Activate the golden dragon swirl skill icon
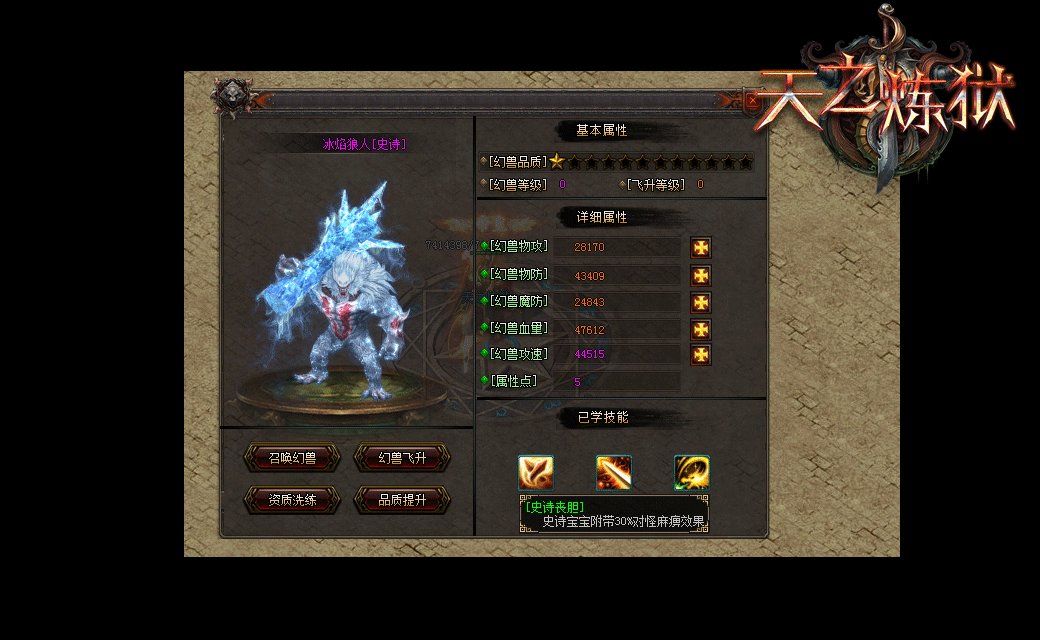 pos(691,472)
